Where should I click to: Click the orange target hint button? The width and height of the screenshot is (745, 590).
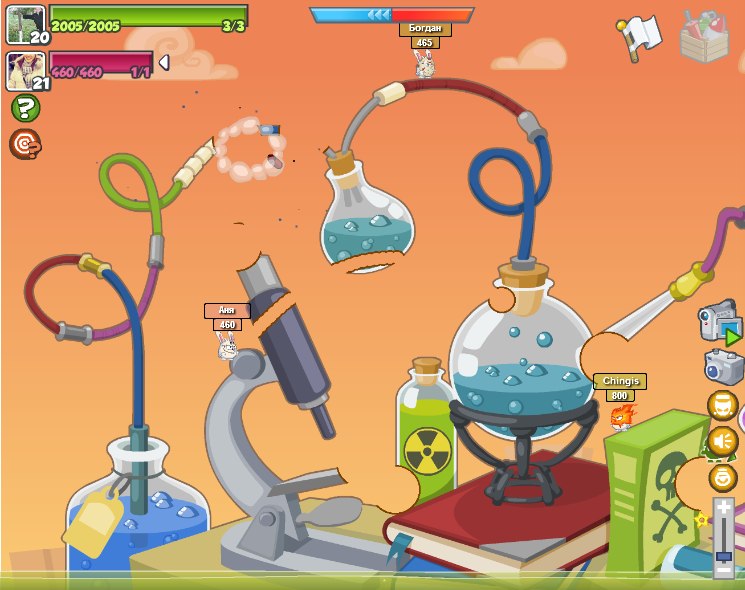(25, 145)
